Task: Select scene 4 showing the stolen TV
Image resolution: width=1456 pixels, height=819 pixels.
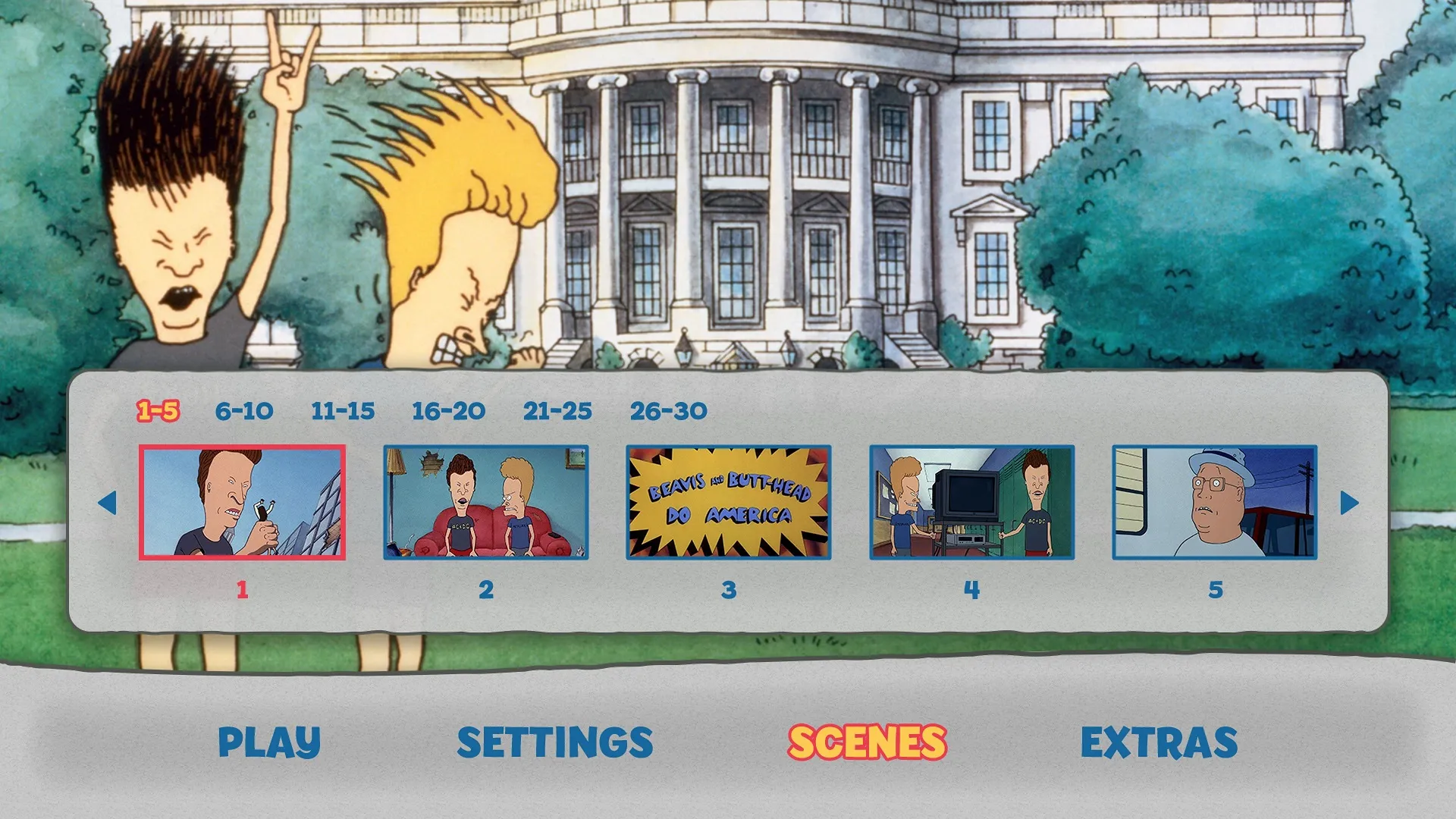Action: [971, 501]
